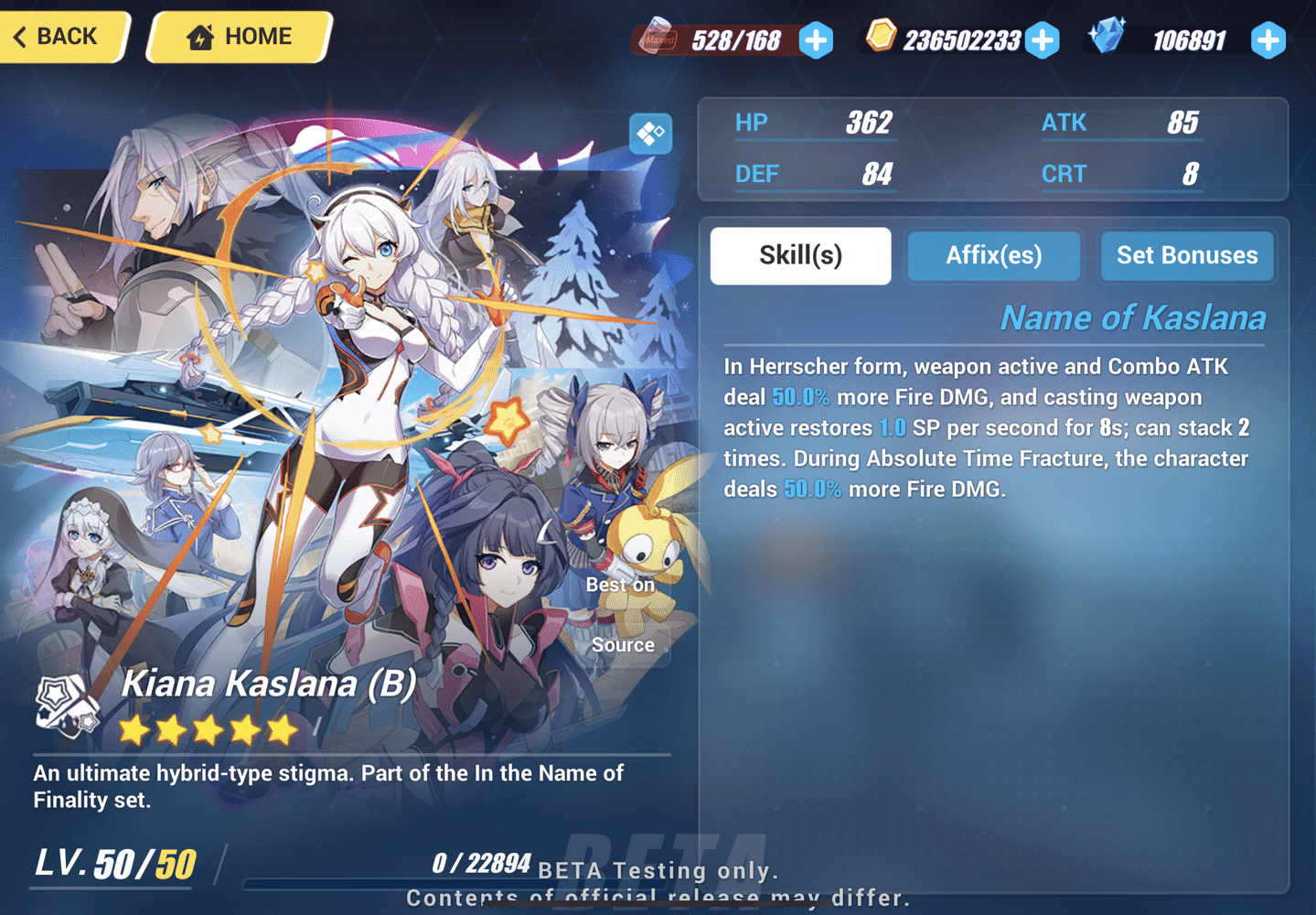The height and width of the screenshot is (915, 1316).
Task: Switch to the Affix(es) tab
Action: (993, 256)
